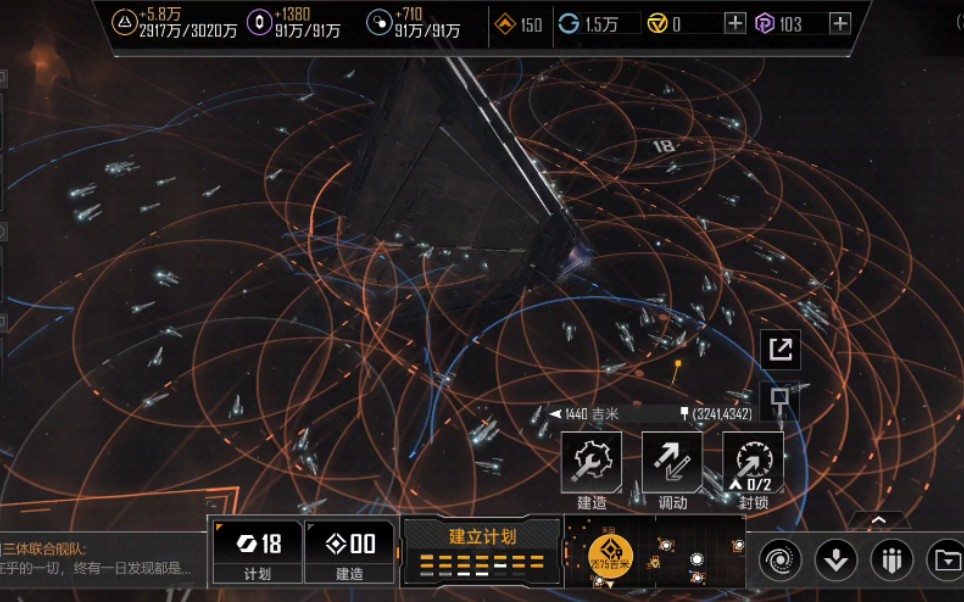Open the three-figures fleet group icon
This screenshot has width=964, height=602.
point(891,560)
